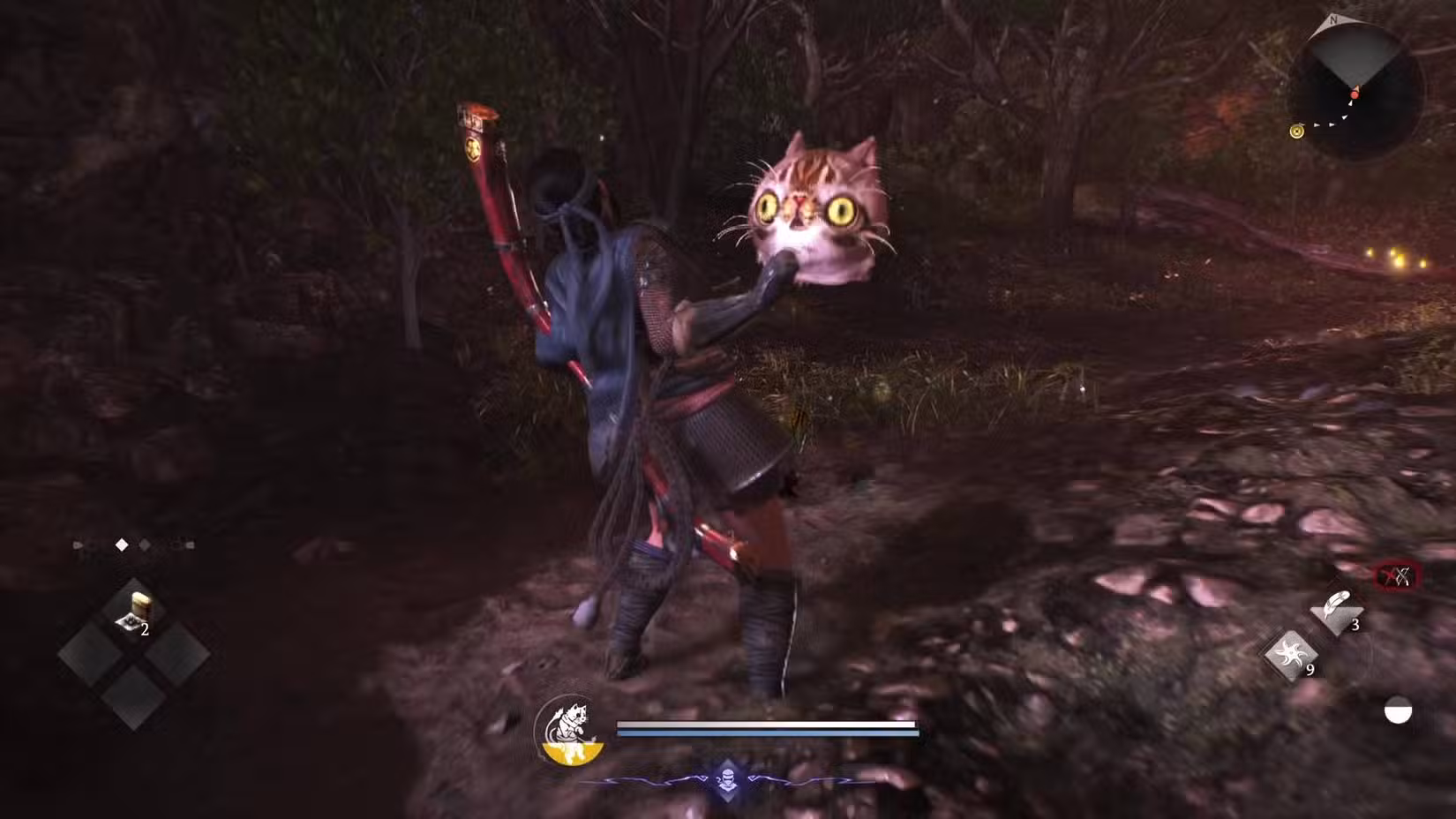
Task: Select the feather item icon above the shuriken
Action: click(x=1337, y=605)
